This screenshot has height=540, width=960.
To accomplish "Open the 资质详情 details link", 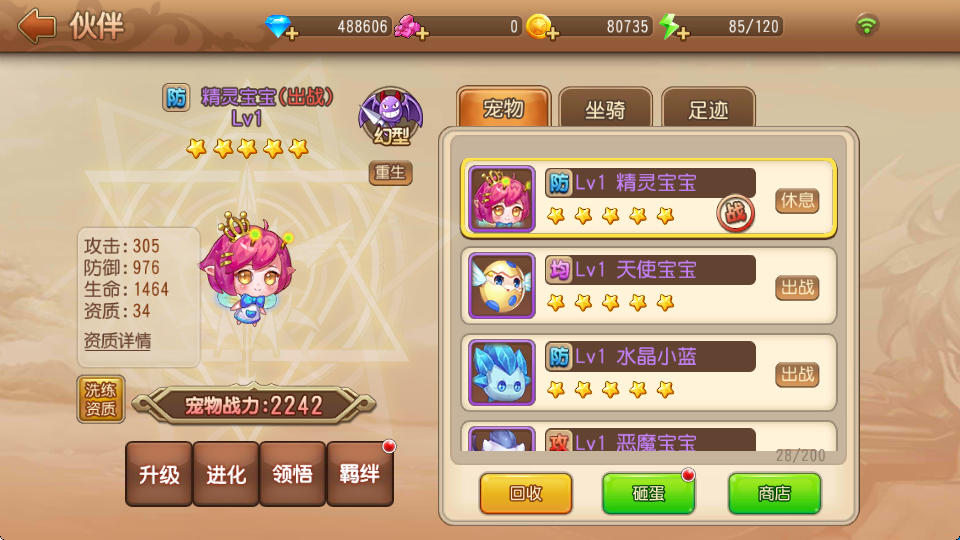I will (118, 341).
